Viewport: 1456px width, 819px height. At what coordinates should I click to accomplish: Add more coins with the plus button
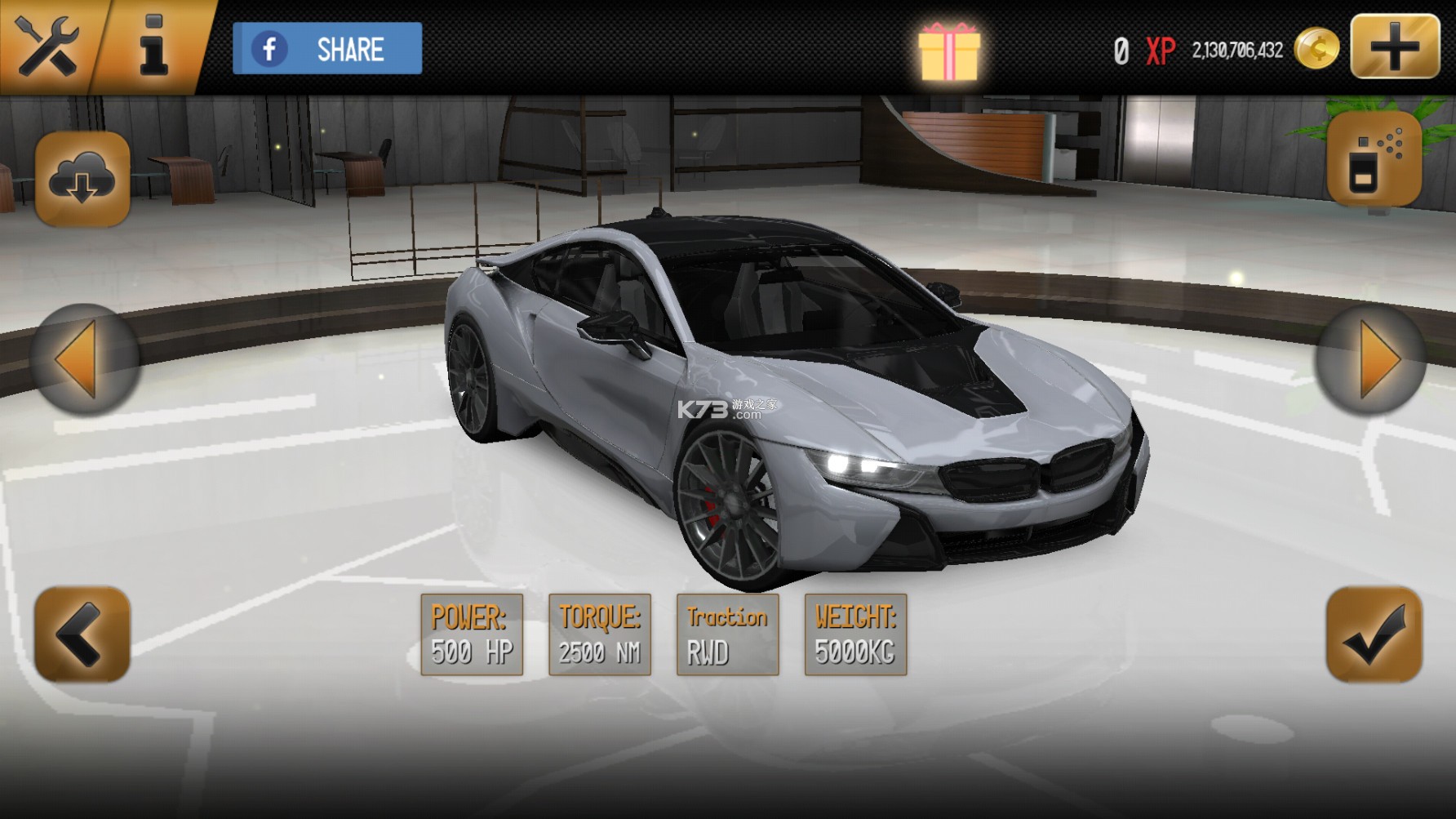[x=1395, y=47]
